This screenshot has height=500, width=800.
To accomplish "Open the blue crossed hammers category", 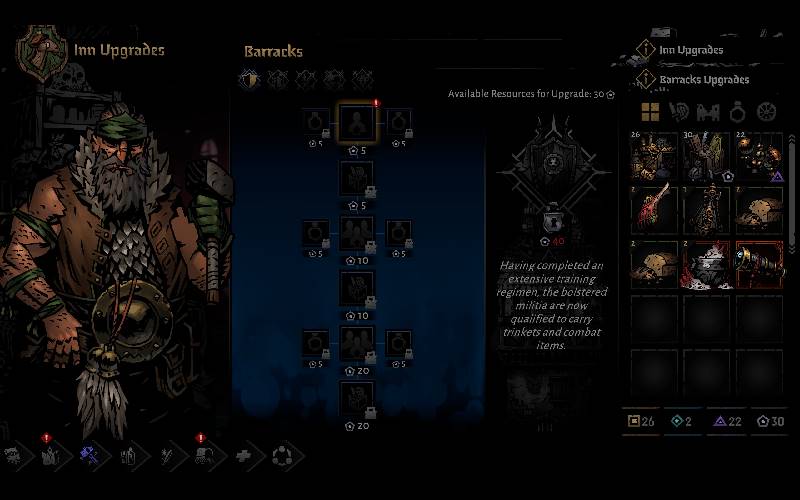I will [x=88, y=455].
